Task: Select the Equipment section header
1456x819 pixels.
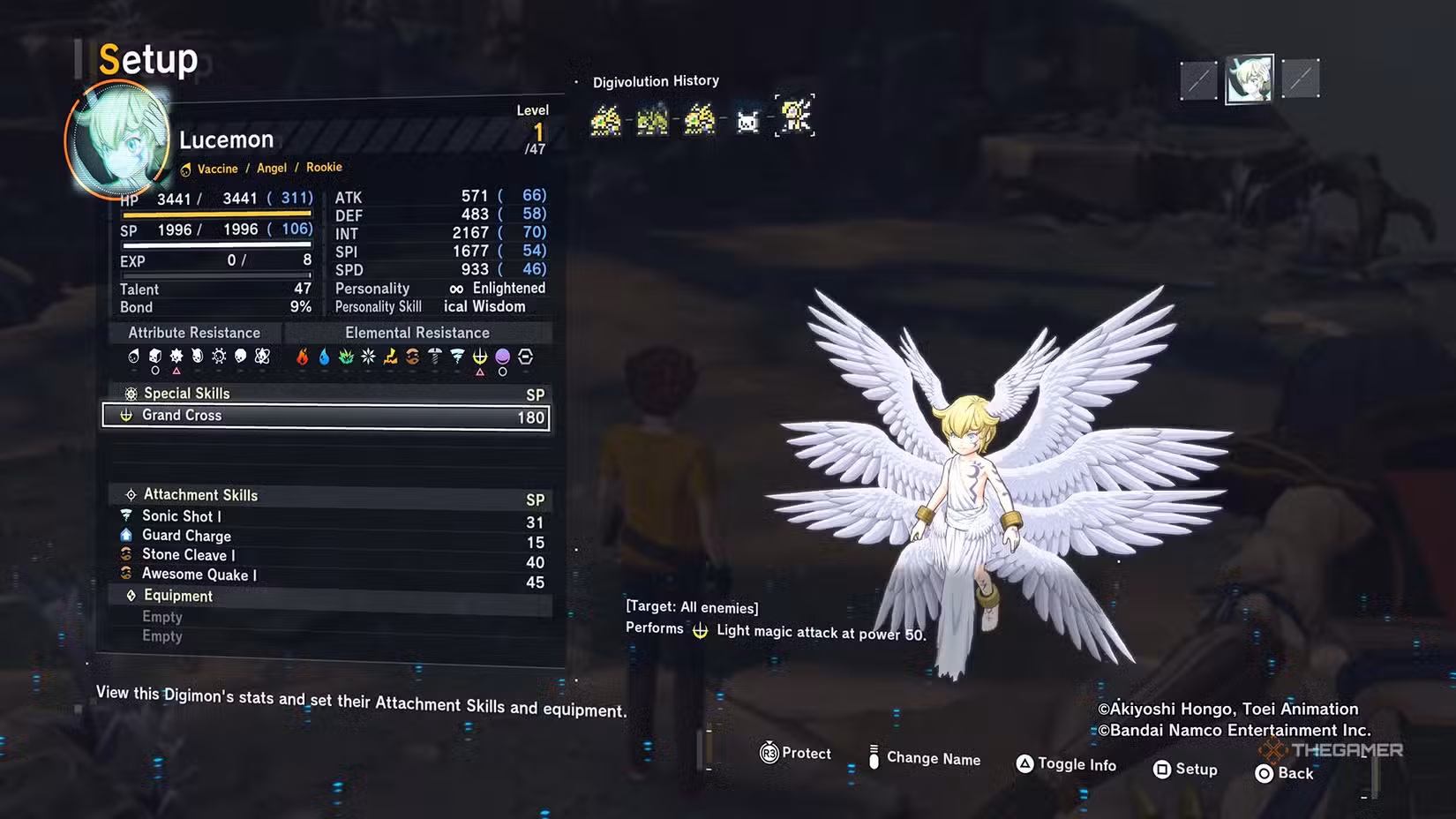Action: [x=178, y=596]
